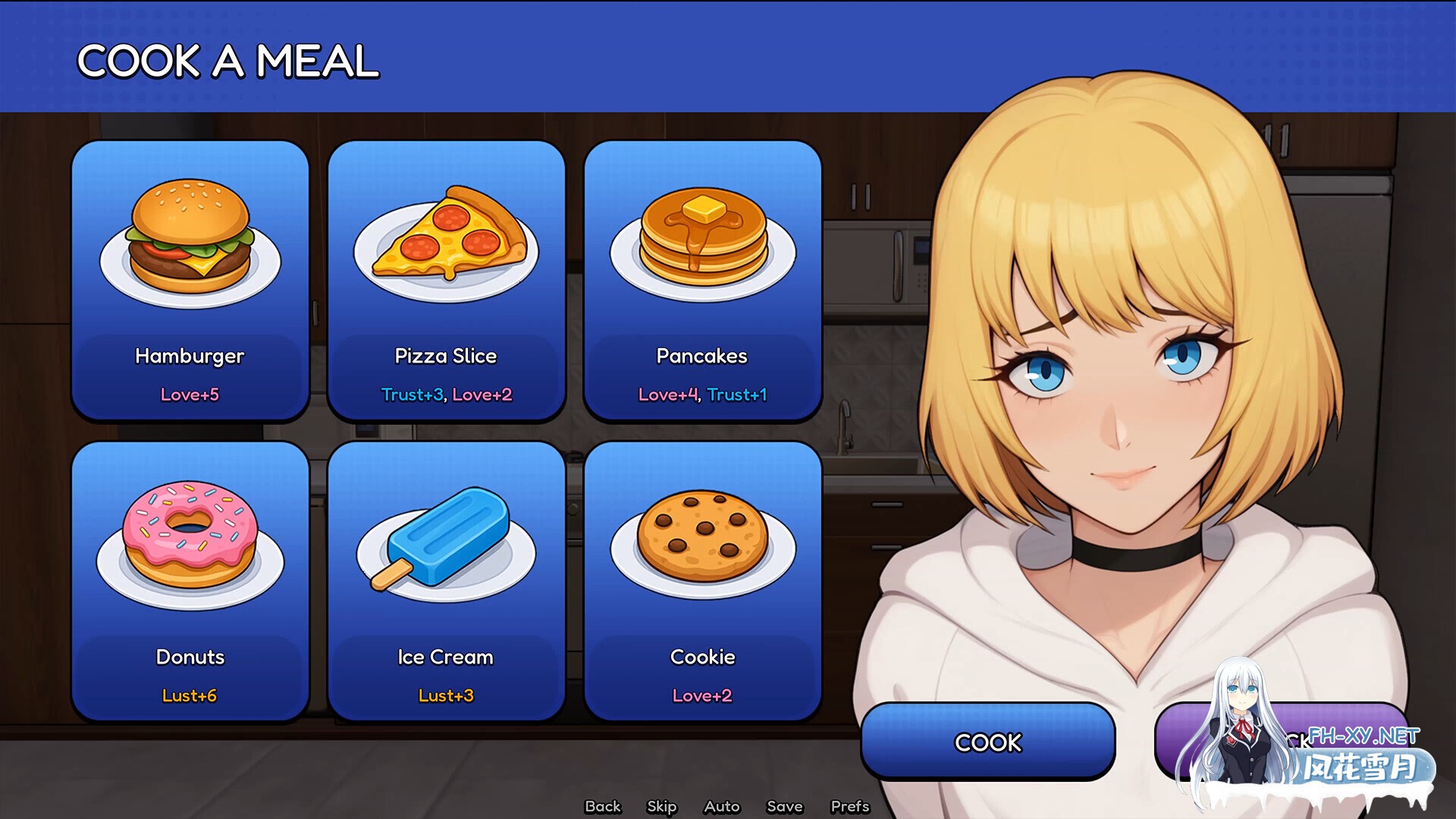Viewport: 1456px width, 819px height.
Task: Pick the Cookie meal card
Action: point(702,580)
